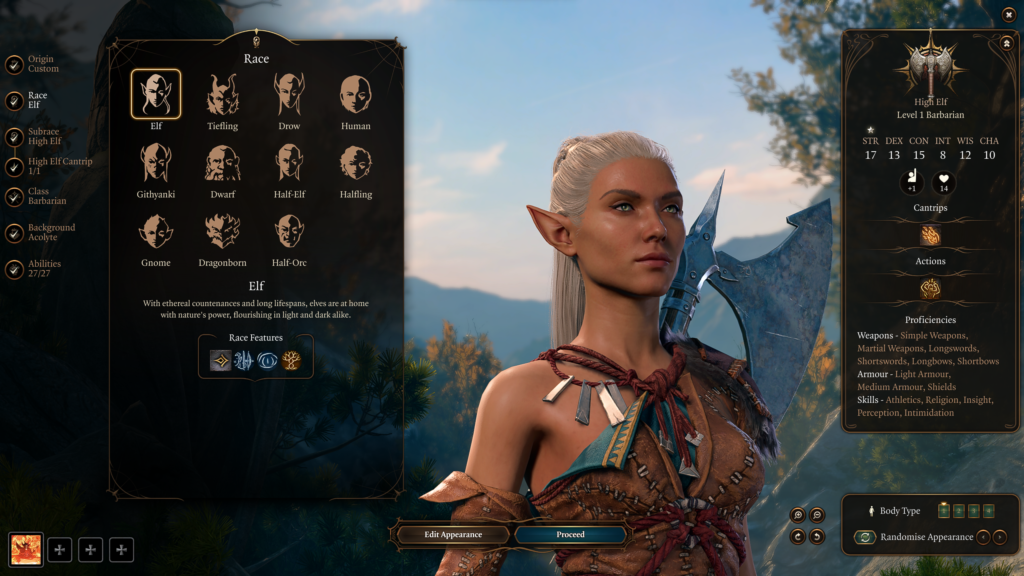Choose the Half-Orc race
Image resolution: width=1024 pixels, height=576 pixels.
(x=289, y=231)
